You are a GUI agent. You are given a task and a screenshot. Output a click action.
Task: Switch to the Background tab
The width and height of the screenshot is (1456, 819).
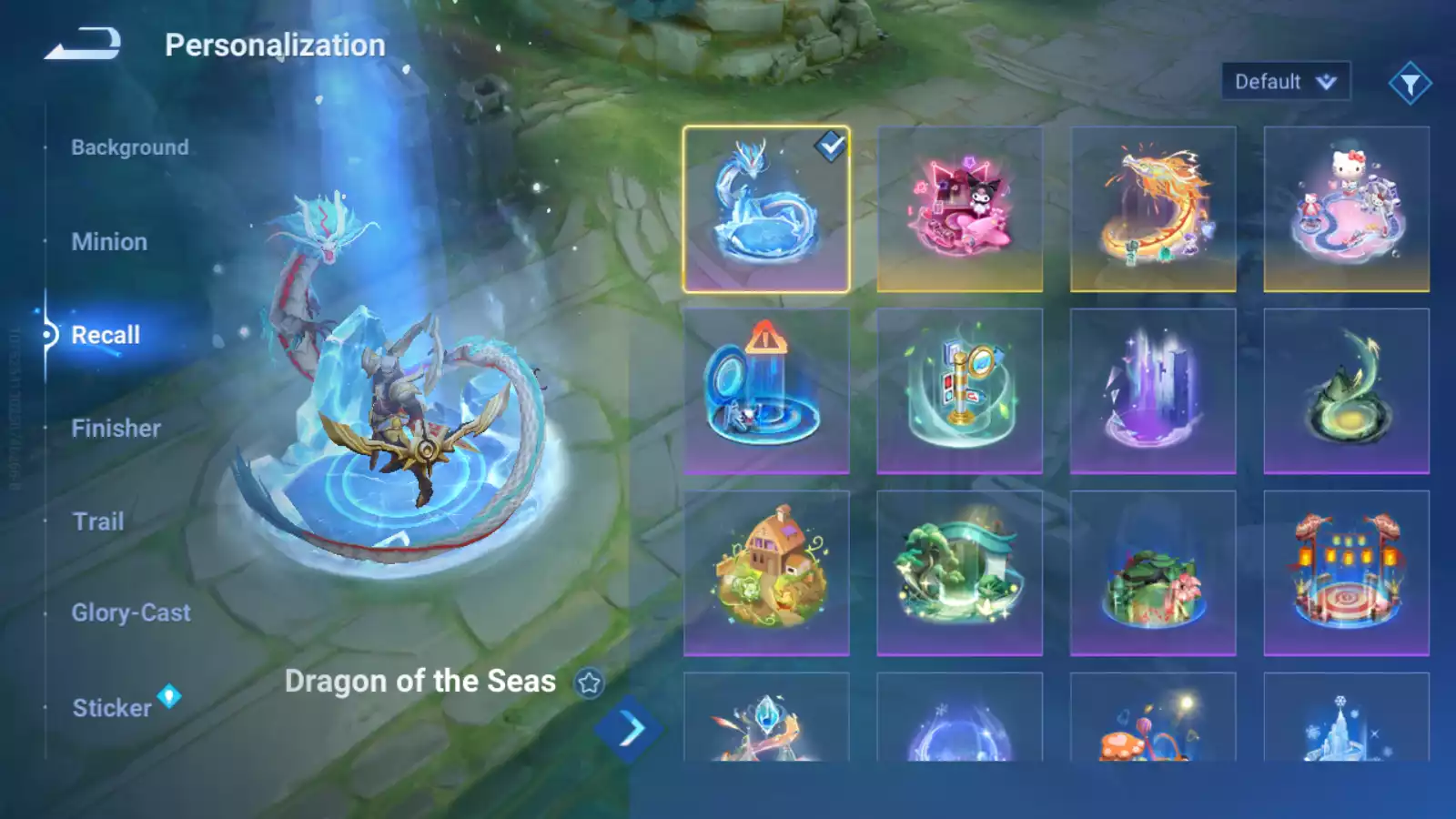[x=129, y=147]
